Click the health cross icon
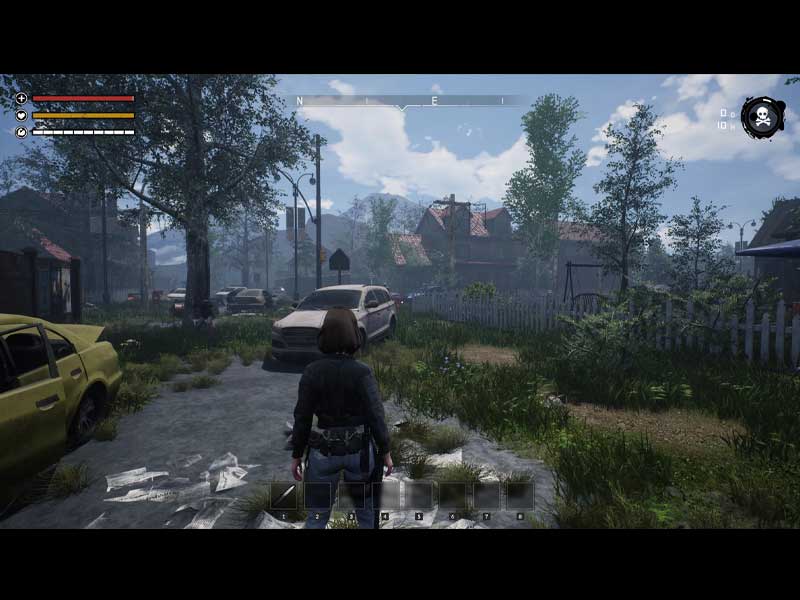 pyautogui.click(x=22, y=99)
